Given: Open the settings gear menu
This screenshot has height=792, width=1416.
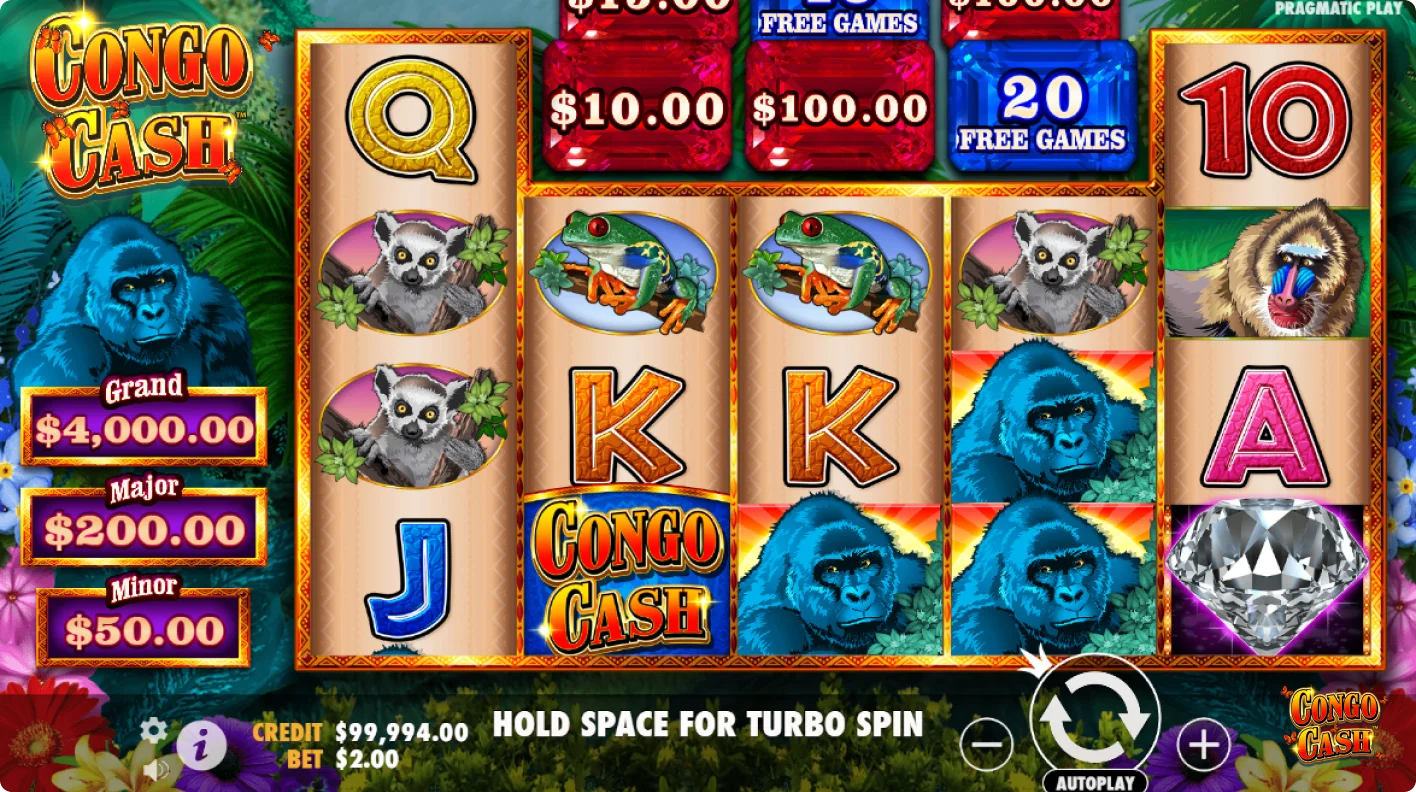Looking at the screenshot, I should 152,731.
